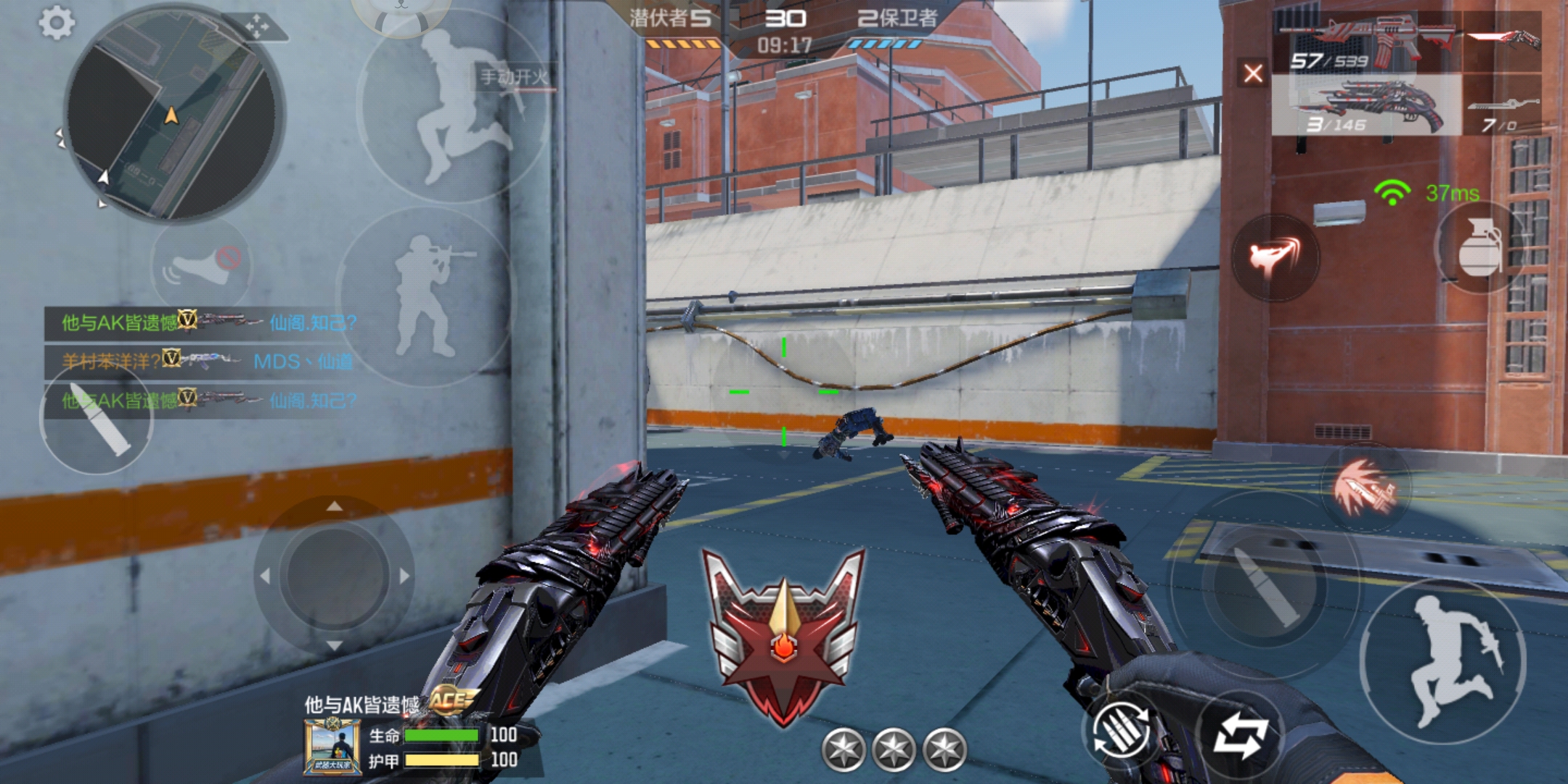This screenshot has width=1568, height=784.
Task: Toggle the silent footstep walk button
Action: point(201,266)
